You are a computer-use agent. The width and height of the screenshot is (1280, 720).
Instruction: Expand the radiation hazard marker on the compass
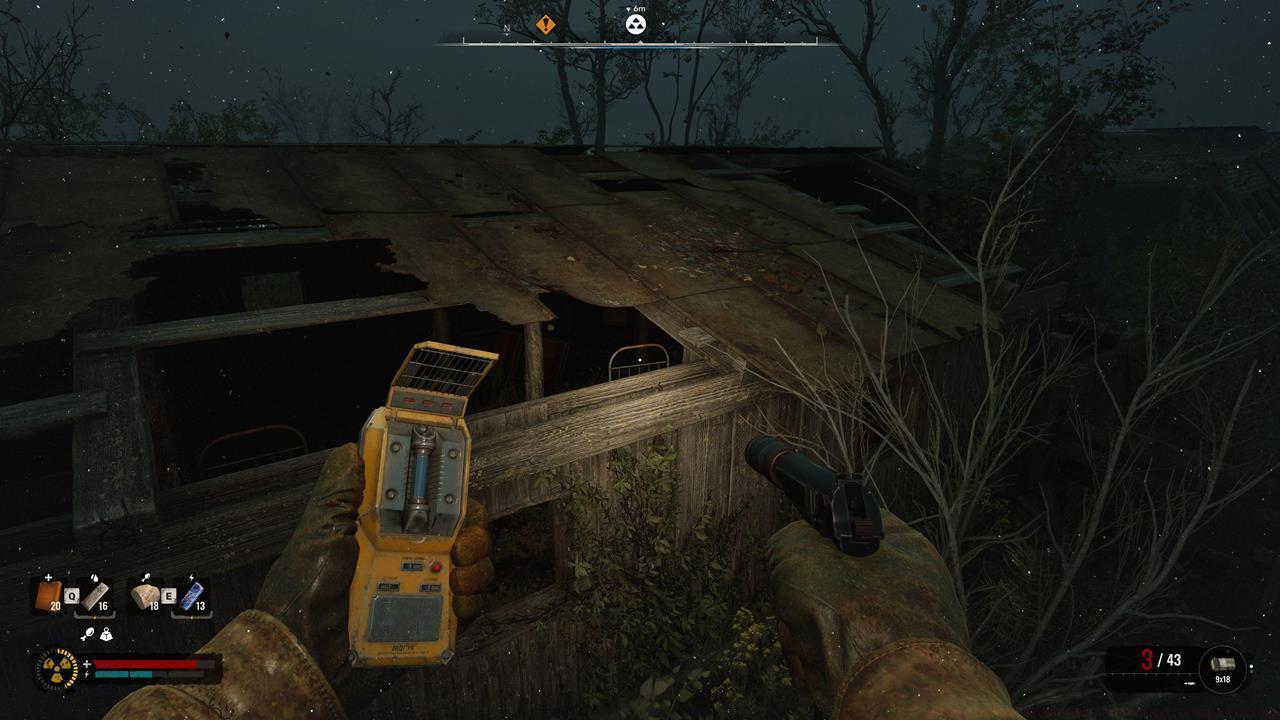pos(635,24)
